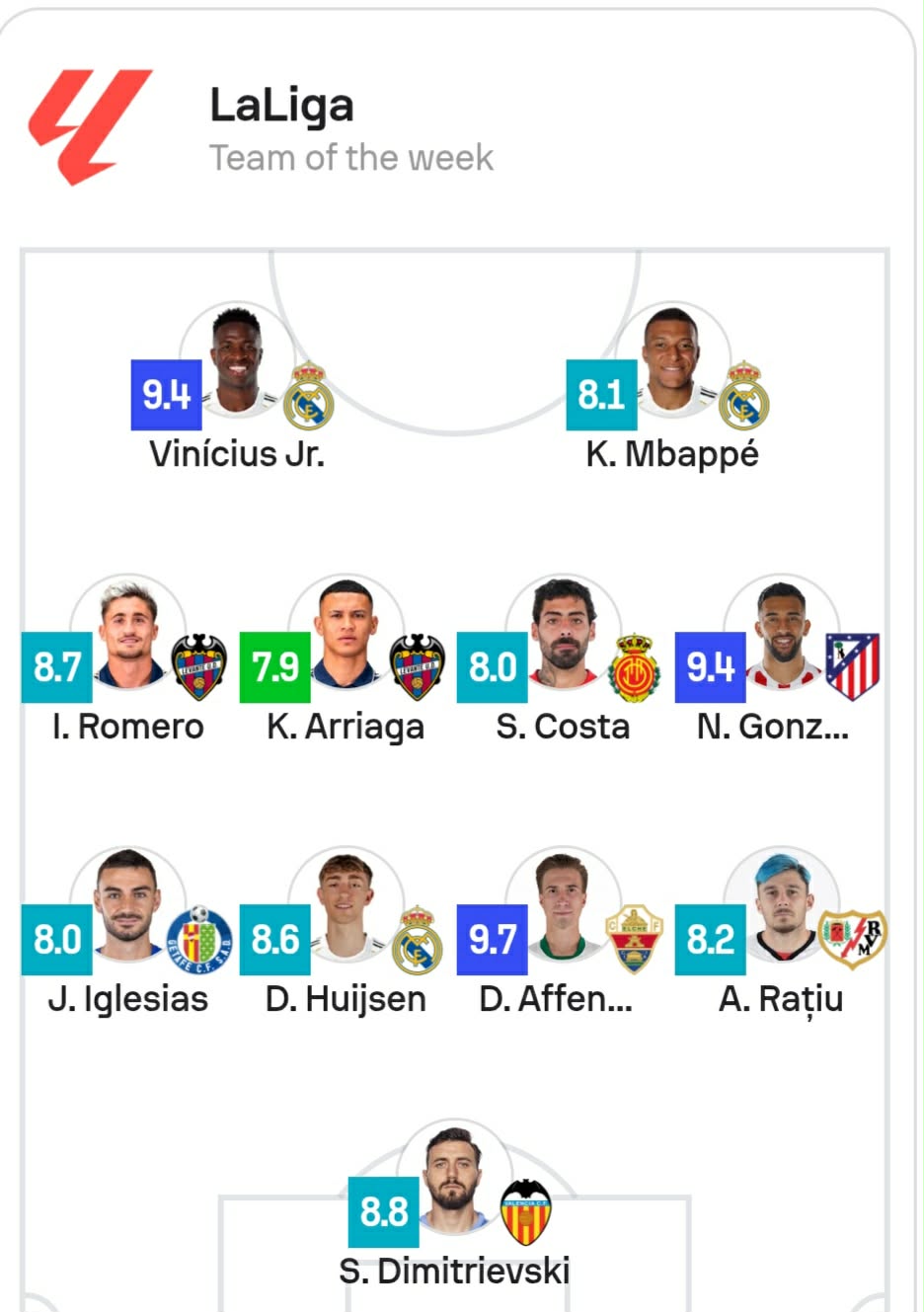Select D. Huijsen's player portrait

(x=346, y=905)
